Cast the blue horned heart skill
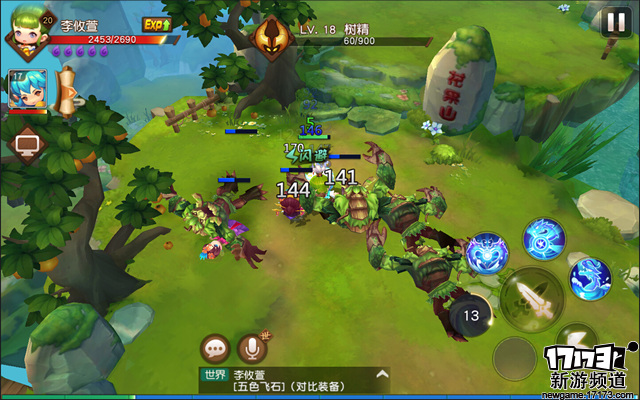 pos(488,254)
